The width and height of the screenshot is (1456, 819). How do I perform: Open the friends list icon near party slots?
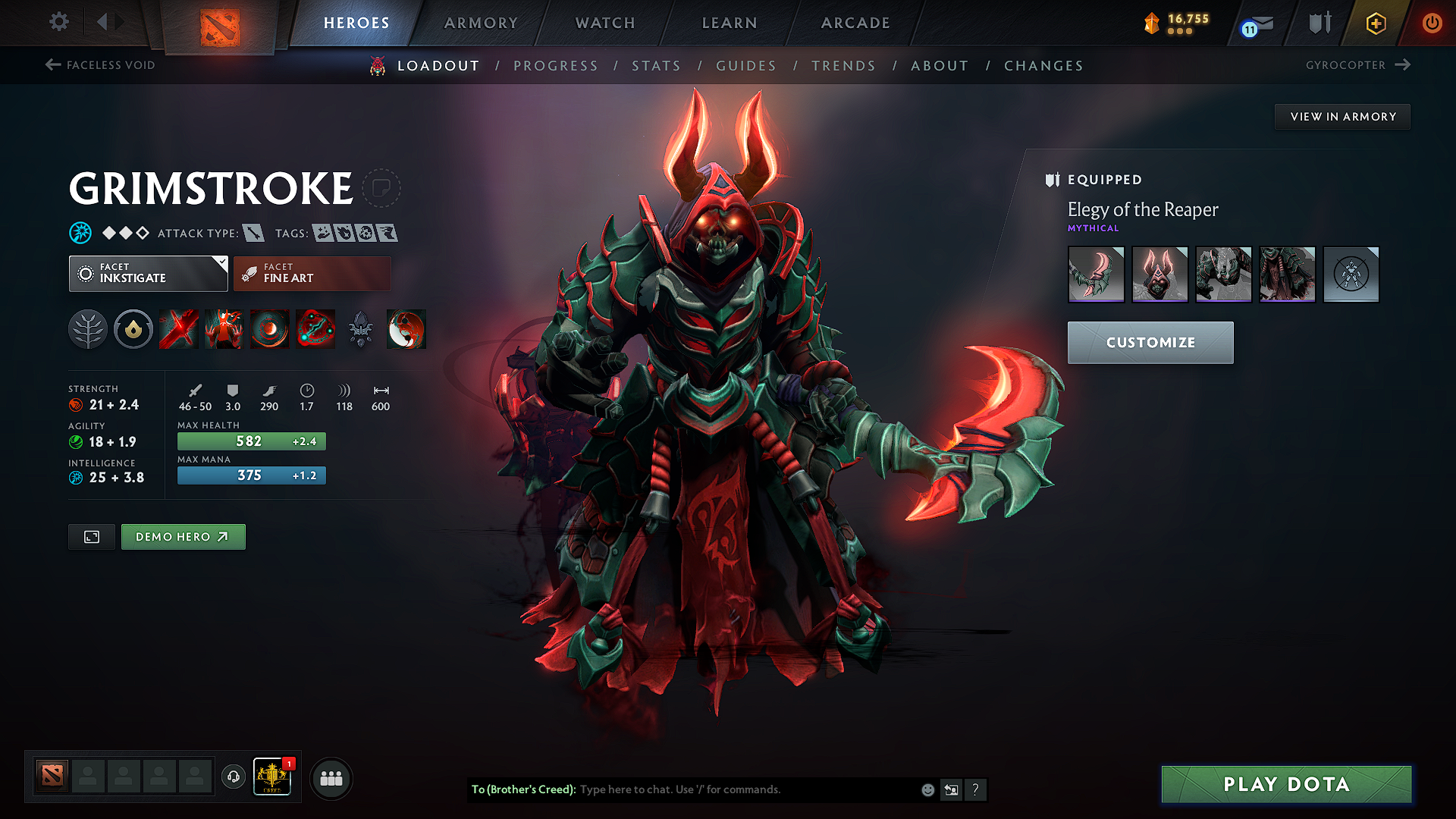point(331,777)
